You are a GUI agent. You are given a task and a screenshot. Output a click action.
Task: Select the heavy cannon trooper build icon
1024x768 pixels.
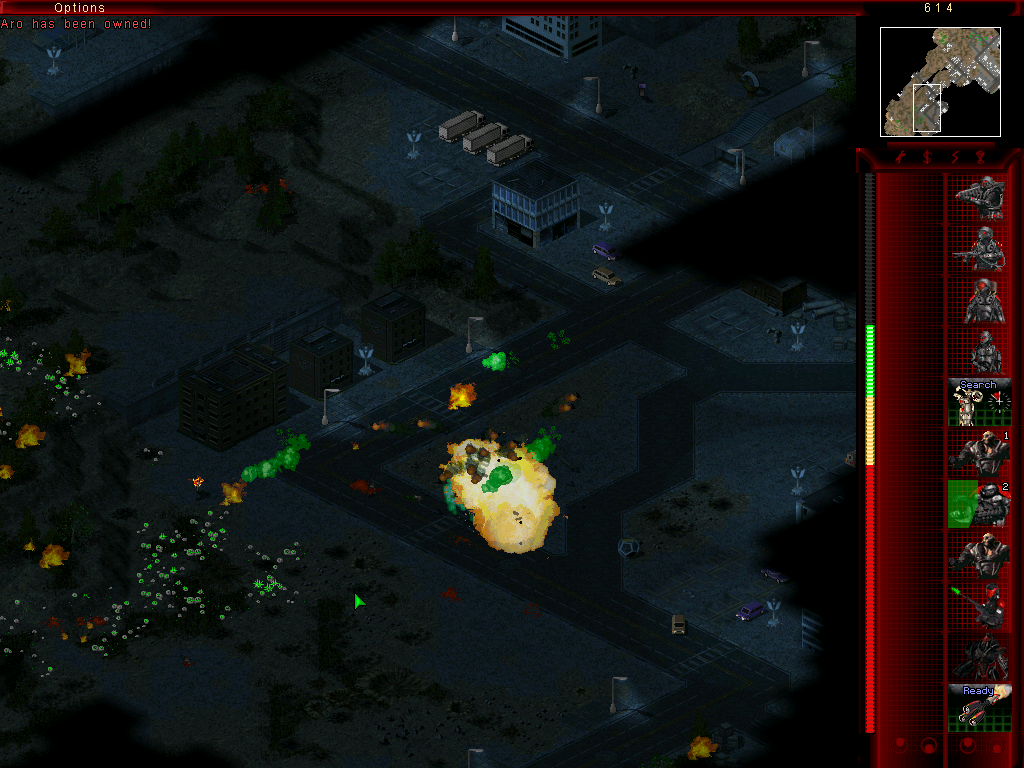[x=979, y=197]
